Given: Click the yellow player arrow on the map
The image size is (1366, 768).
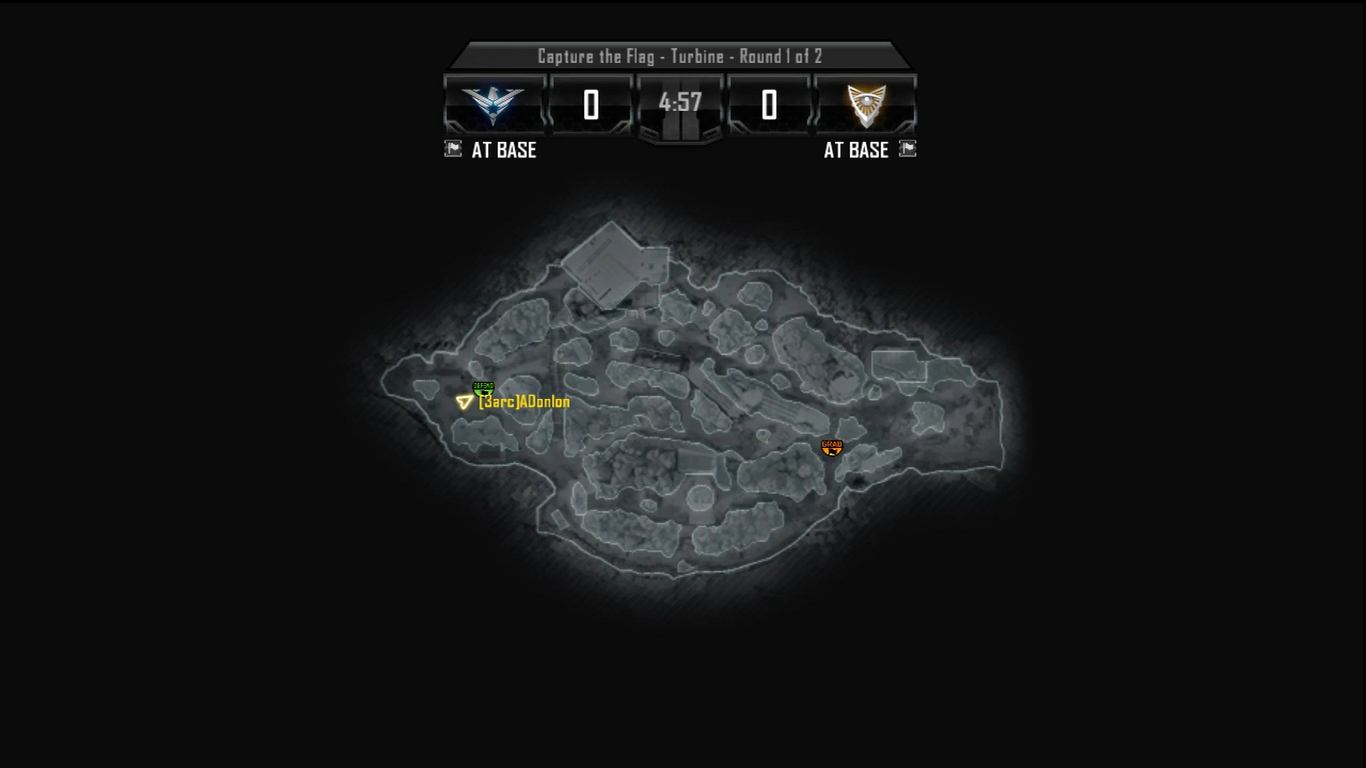Looking at the screenshot, I should click(x=464, y=402).
